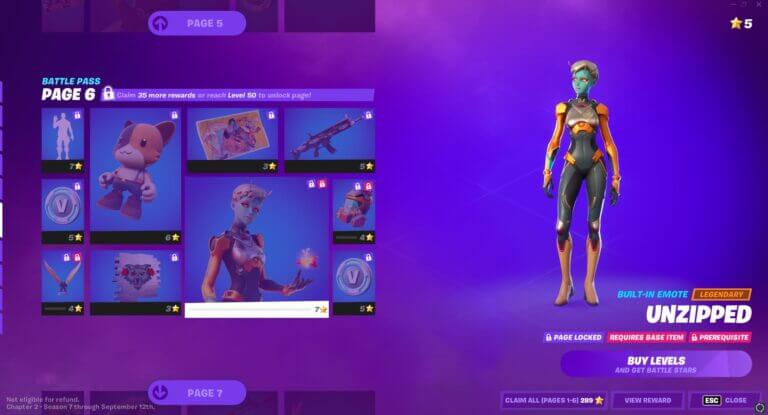Advance to Page 7
Screen dimensions: 768x415
tap(197, 392)
